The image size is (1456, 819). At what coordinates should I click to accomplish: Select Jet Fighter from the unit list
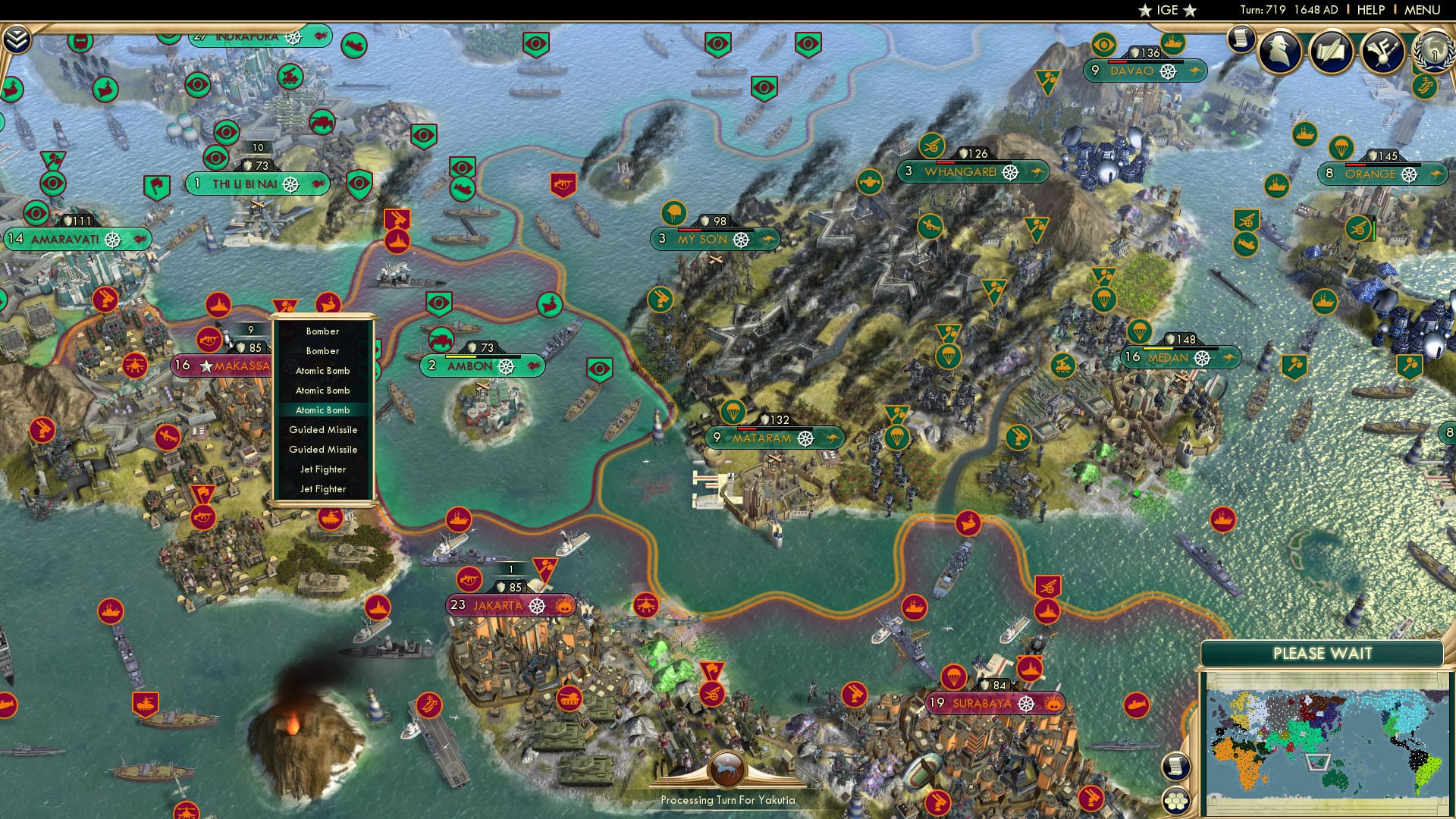pyautogui.click(x=324, y=469)
